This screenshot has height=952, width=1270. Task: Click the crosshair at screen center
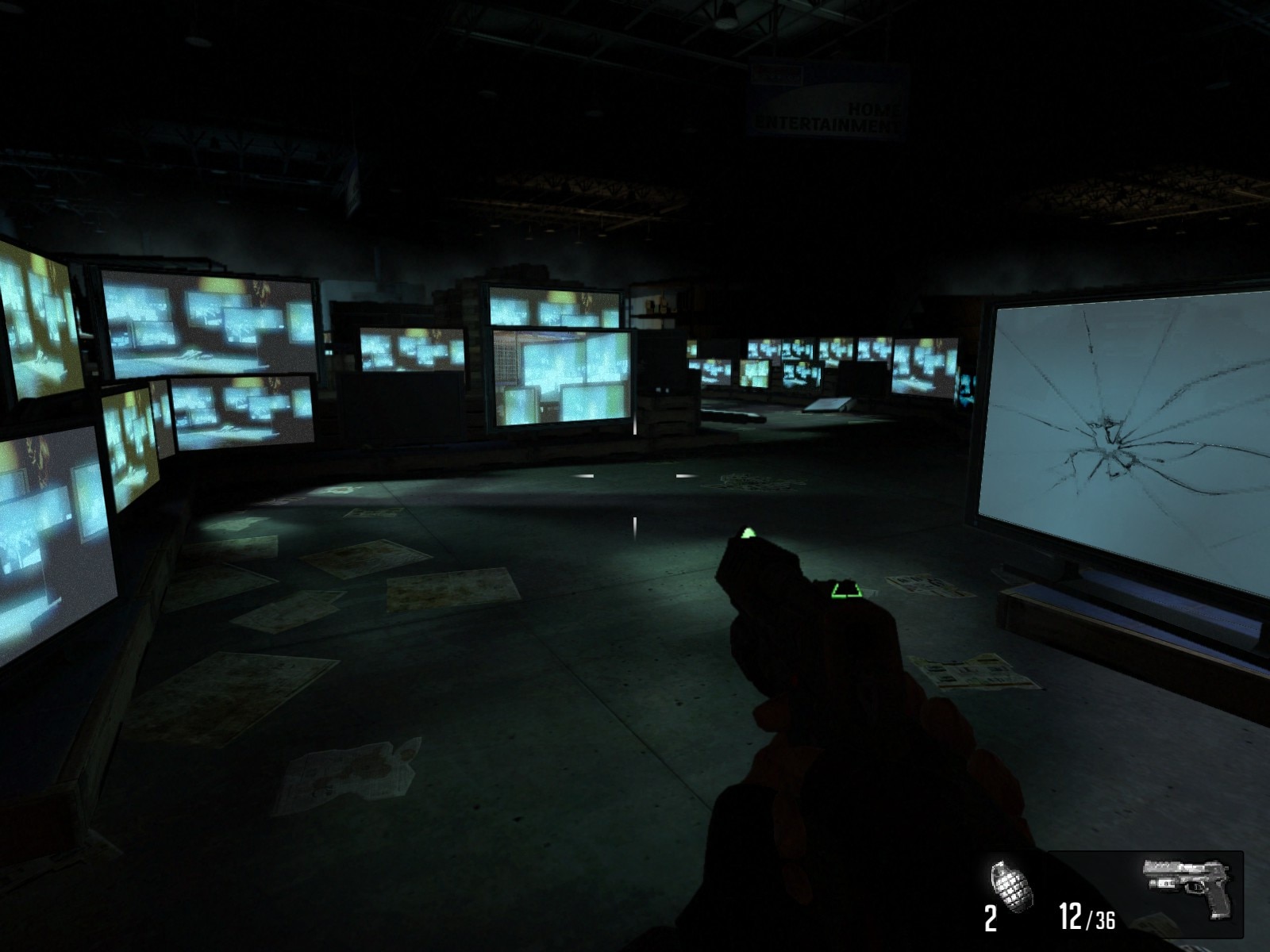click(x=635, y=476)
